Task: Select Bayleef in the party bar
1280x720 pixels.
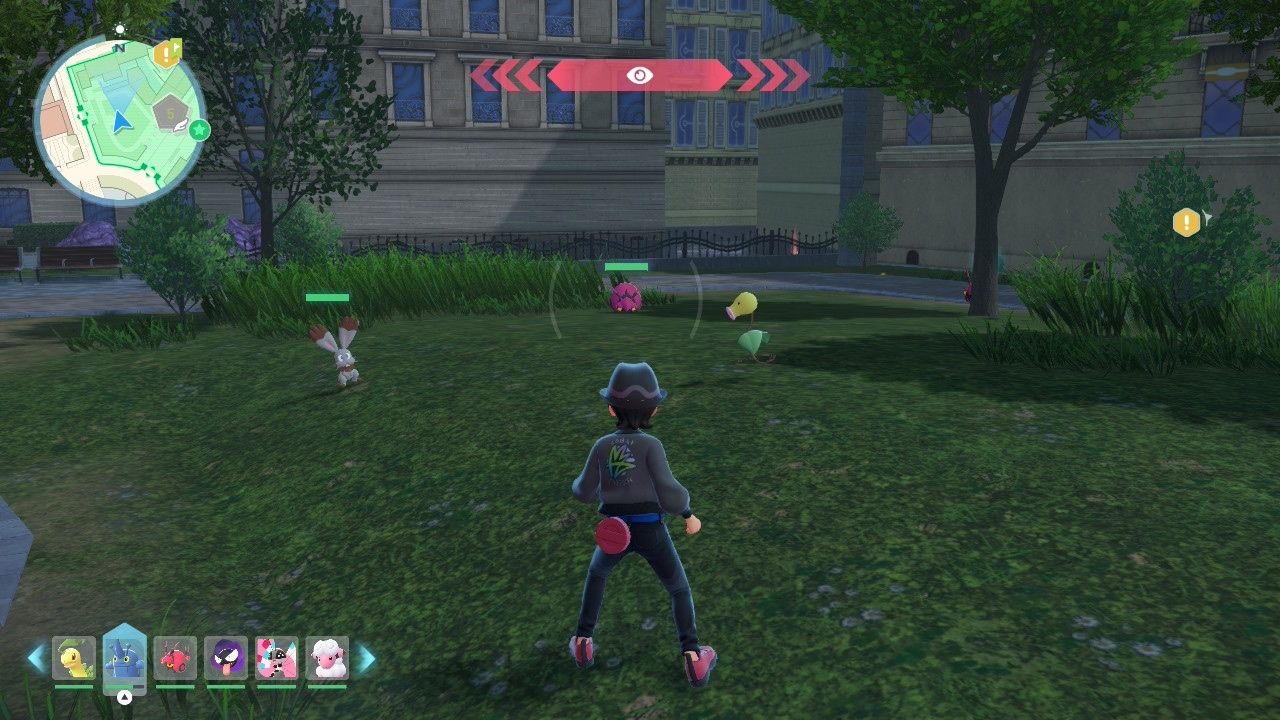Action: tap(74, 658)
